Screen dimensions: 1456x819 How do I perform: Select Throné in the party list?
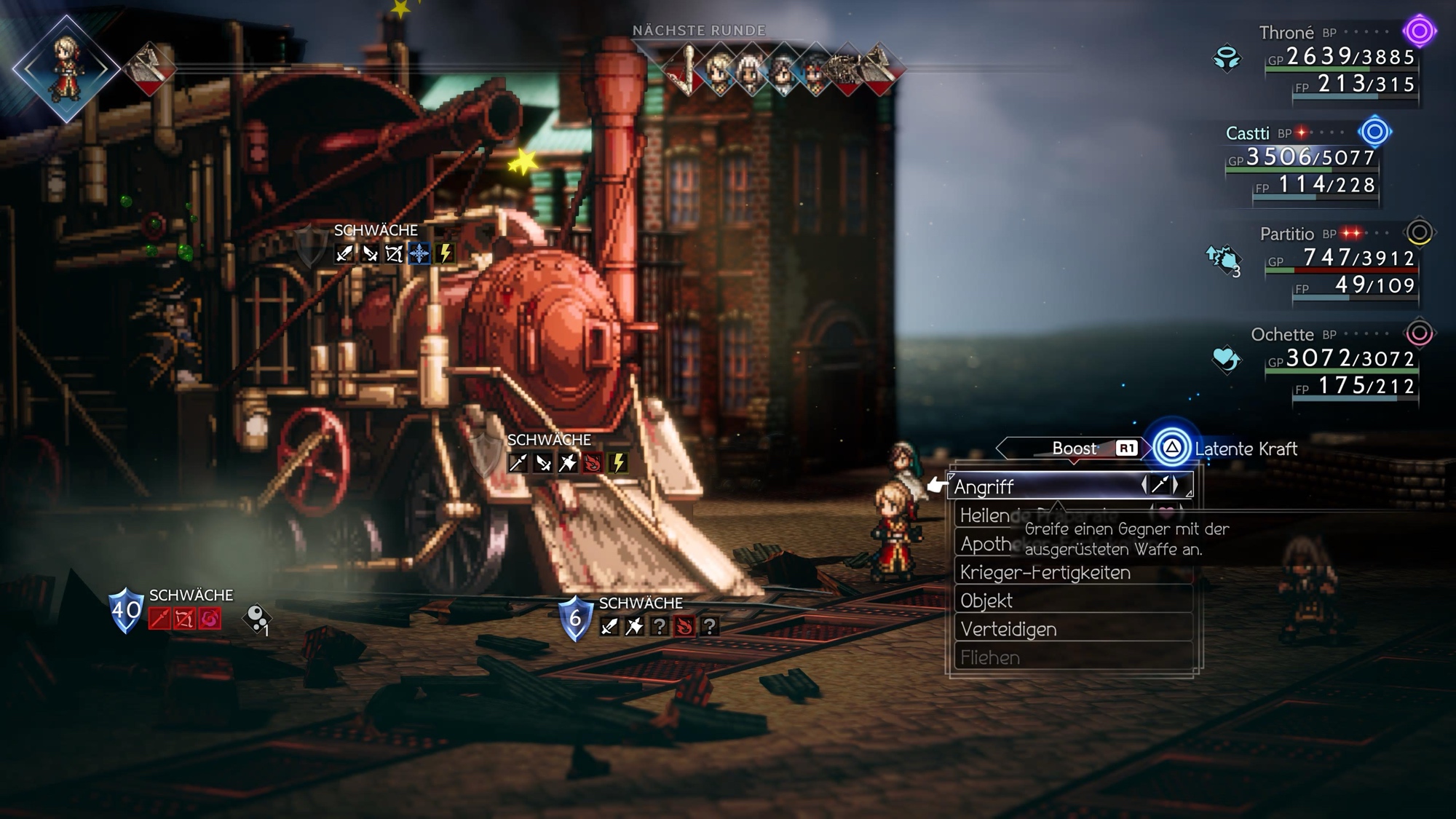click(x=1286, y=33)
